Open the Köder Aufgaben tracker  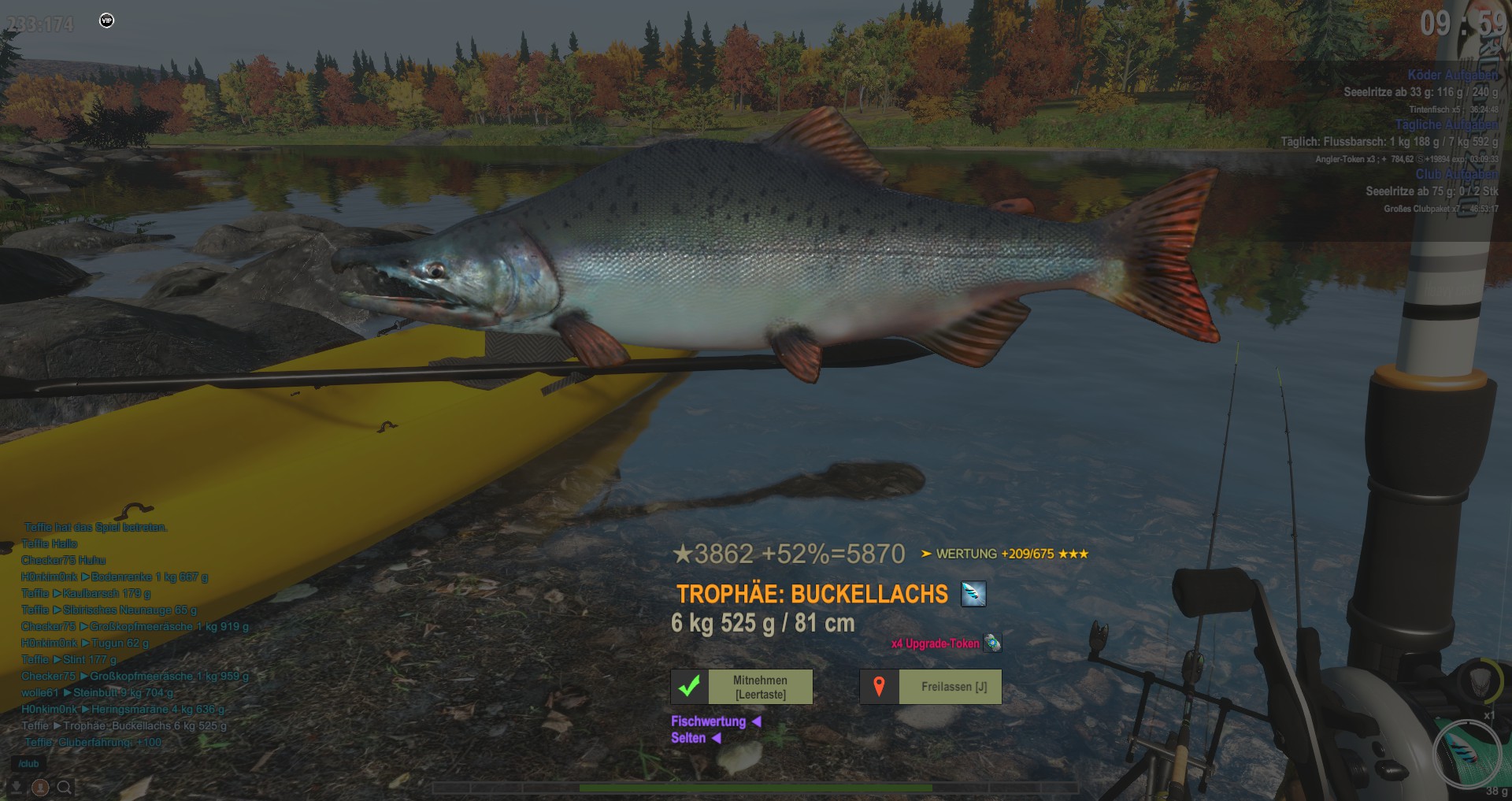tap(1452, 75)
